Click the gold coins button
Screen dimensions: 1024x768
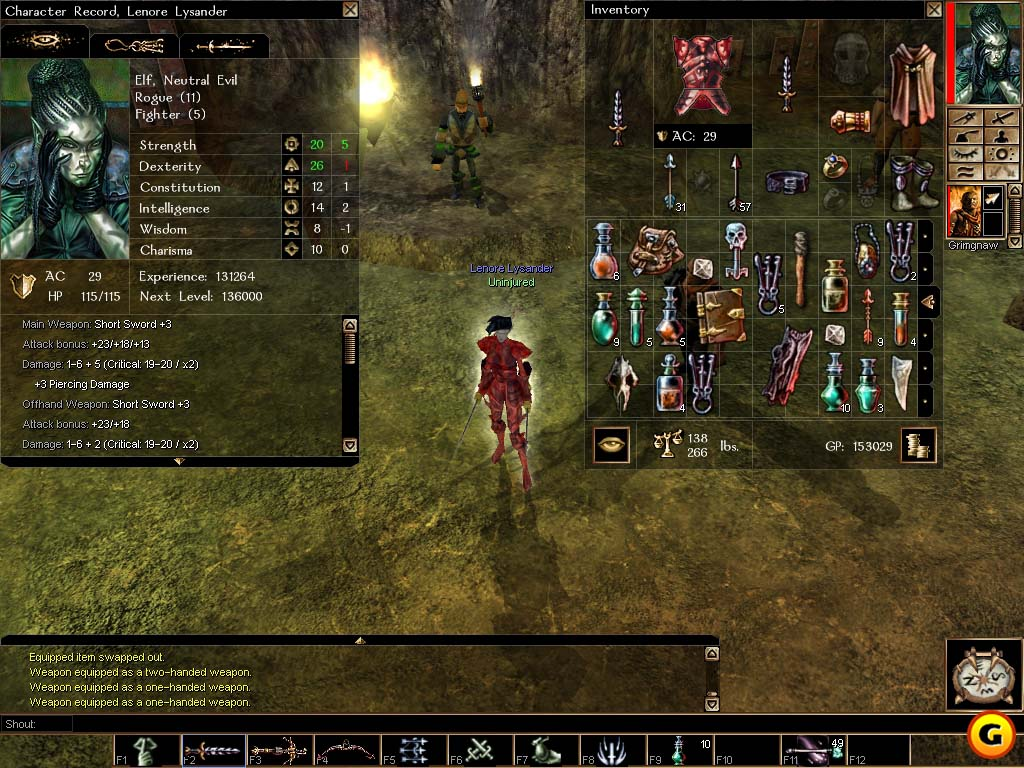point(917,445)
